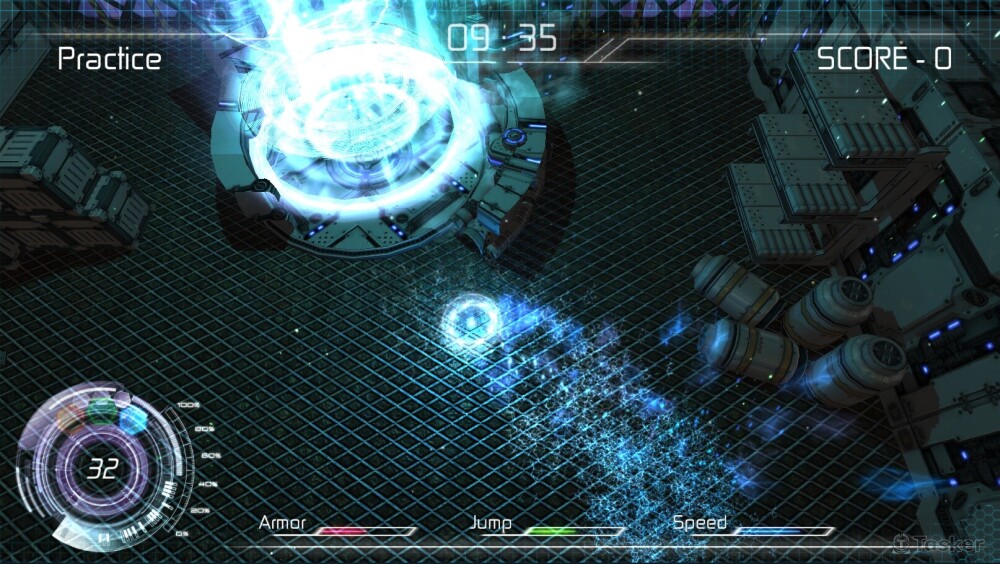Select the blue hexagon icon in the gauge
This screenshot has width=1000, height=564.
coord(133,419)
